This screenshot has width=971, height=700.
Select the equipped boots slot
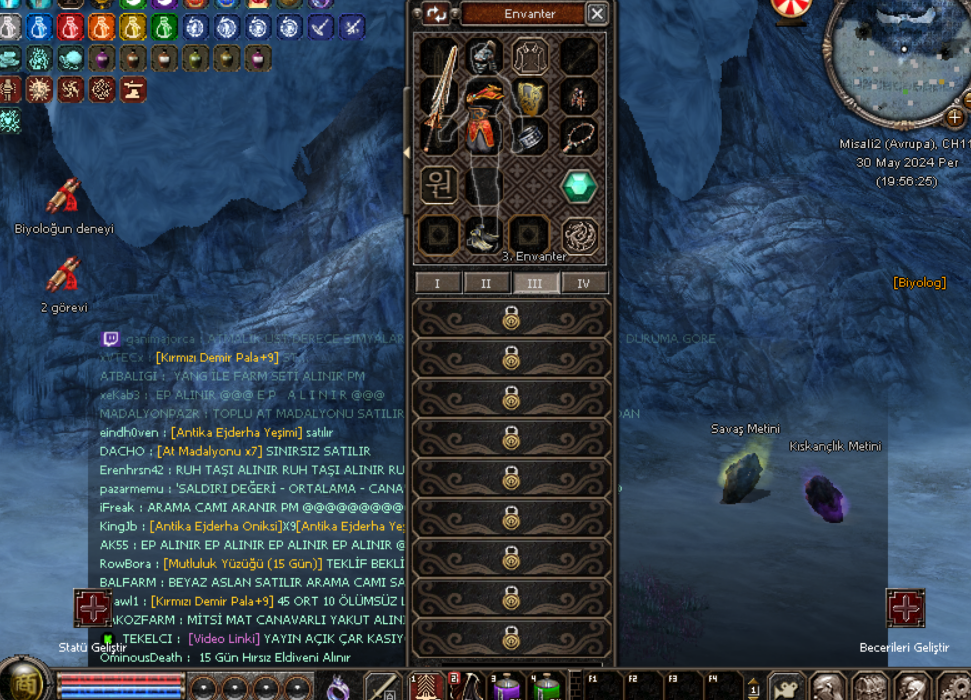(x=484, y=235)
